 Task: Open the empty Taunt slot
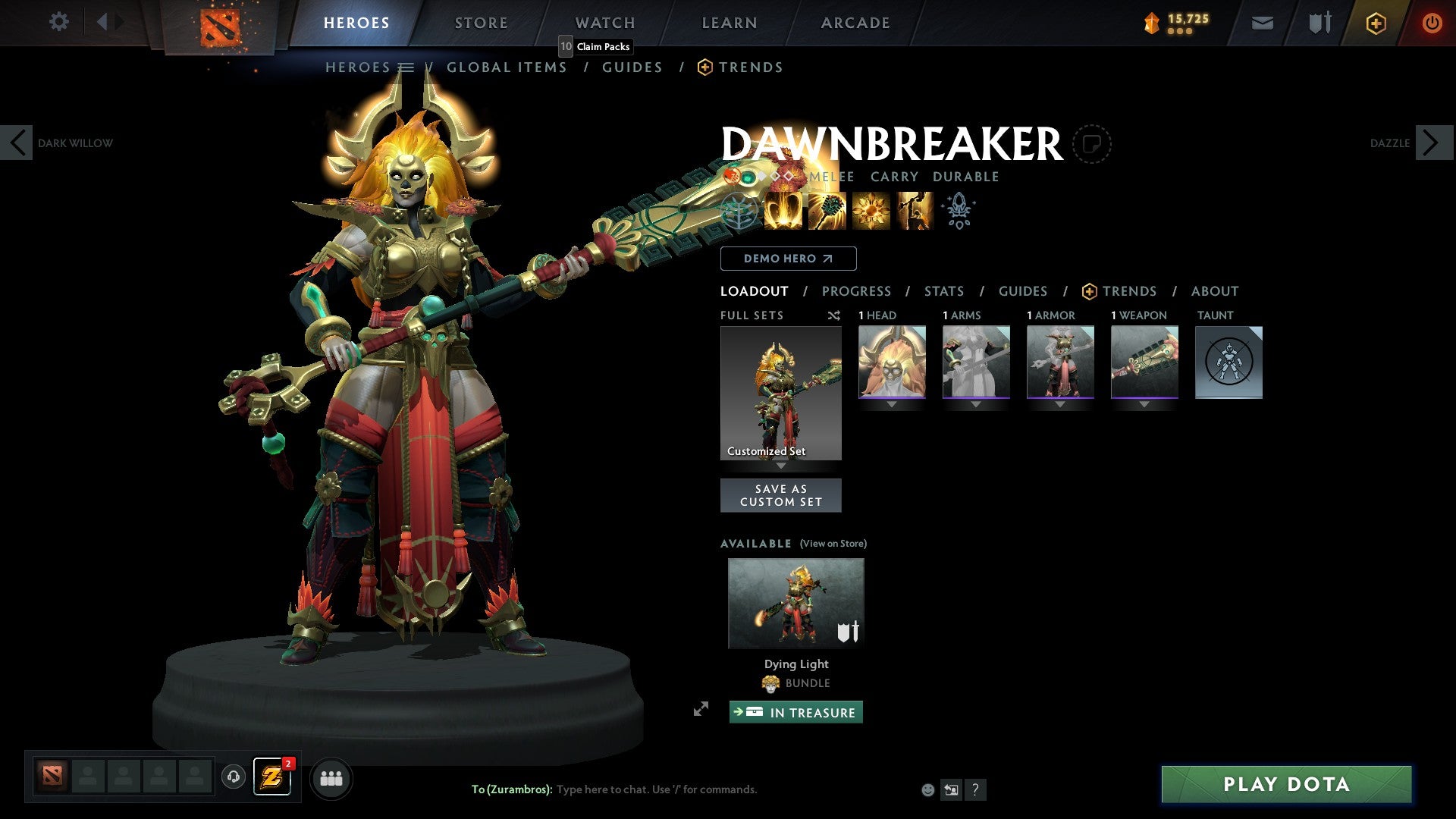coord(1228,362)
